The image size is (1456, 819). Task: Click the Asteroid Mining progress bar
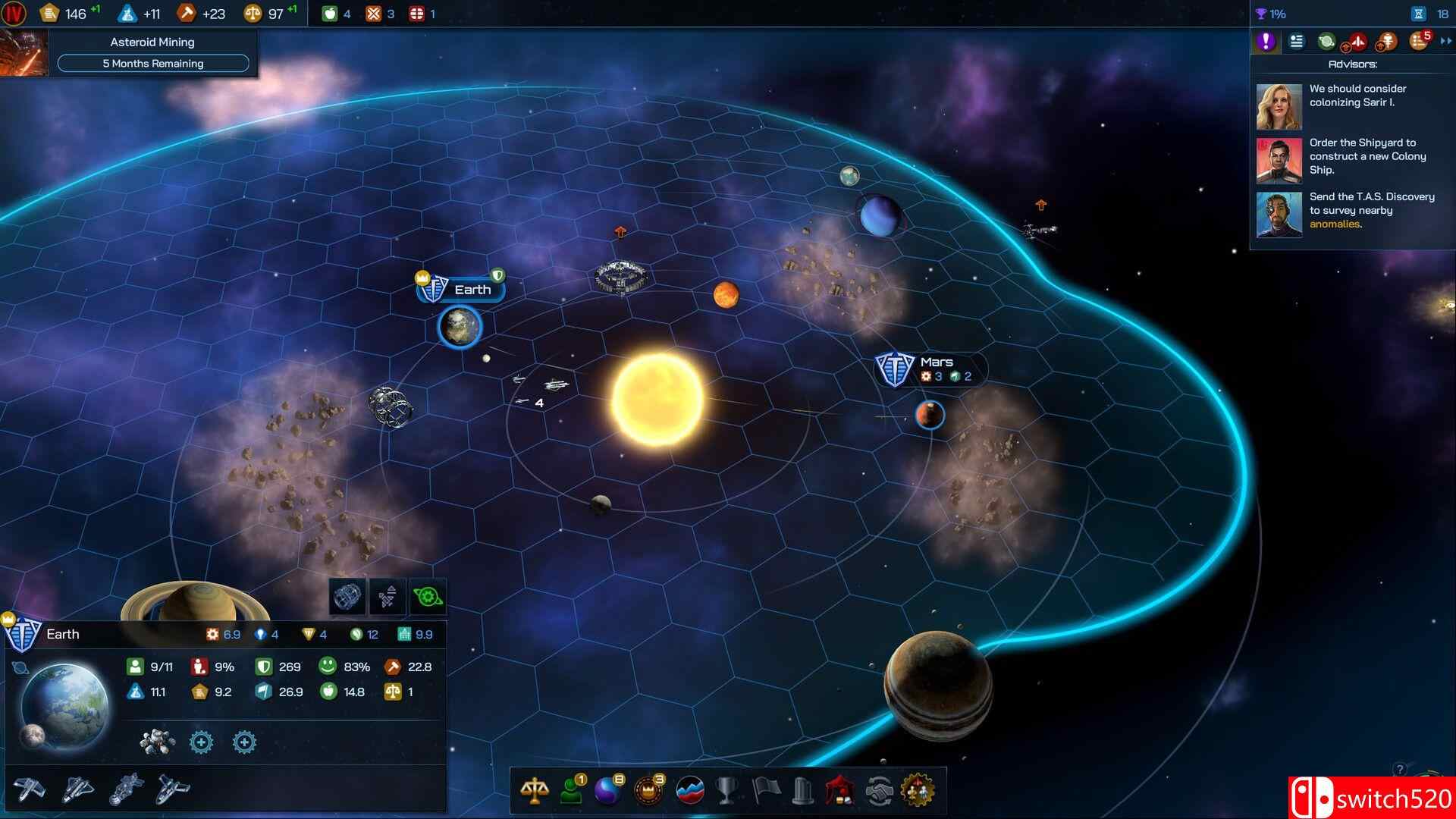(x=152, y=63)
